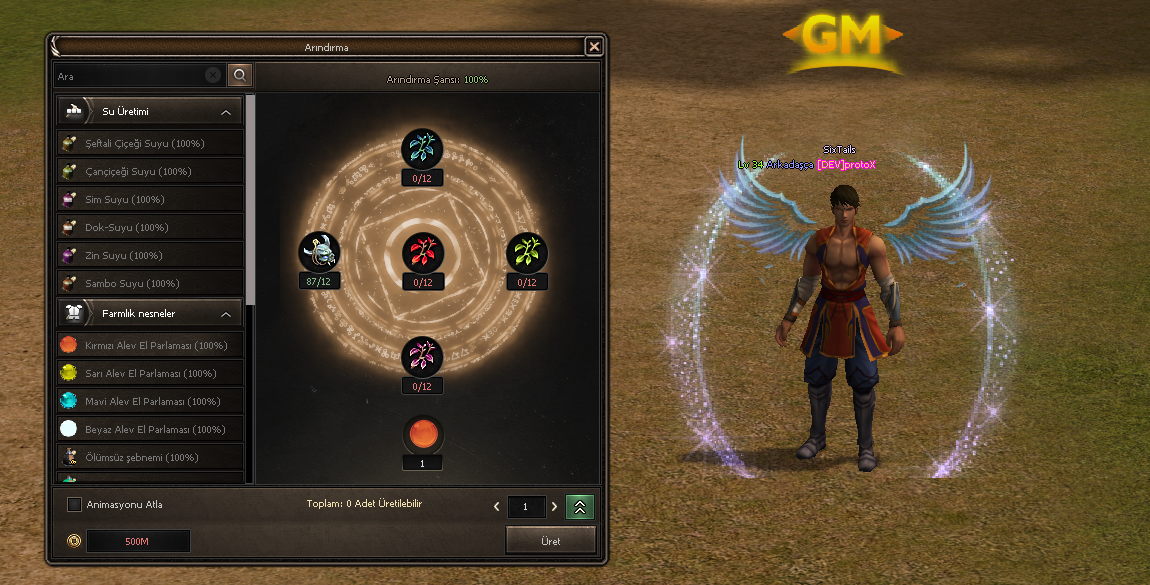Select the Zin Suyu recipe
The height and width of the screenshot is (585, 1150).
tap(150, 256)
